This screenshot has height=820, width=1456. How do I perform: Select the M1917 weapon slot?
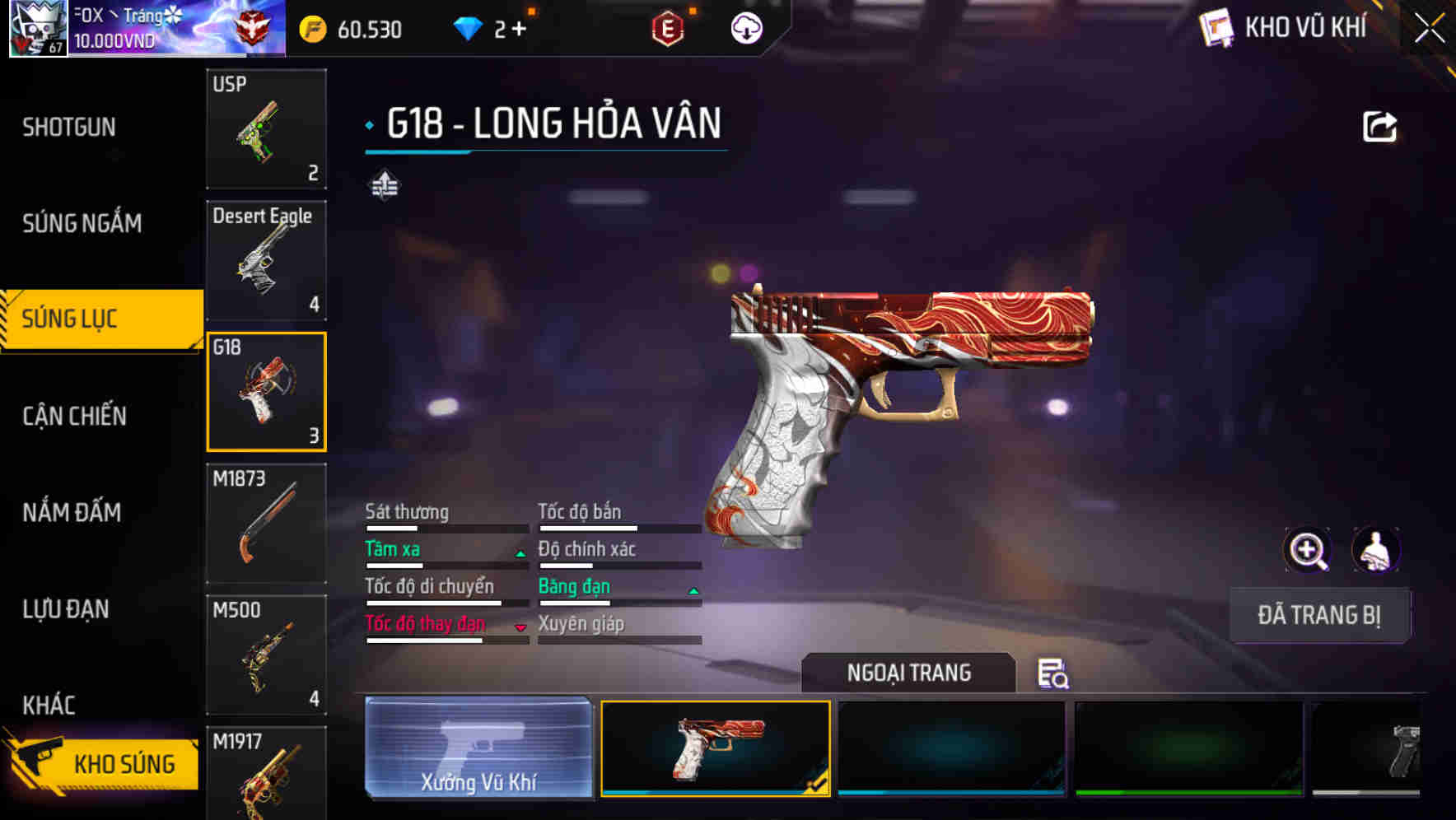pyautogui.click(x=266, y=774)
